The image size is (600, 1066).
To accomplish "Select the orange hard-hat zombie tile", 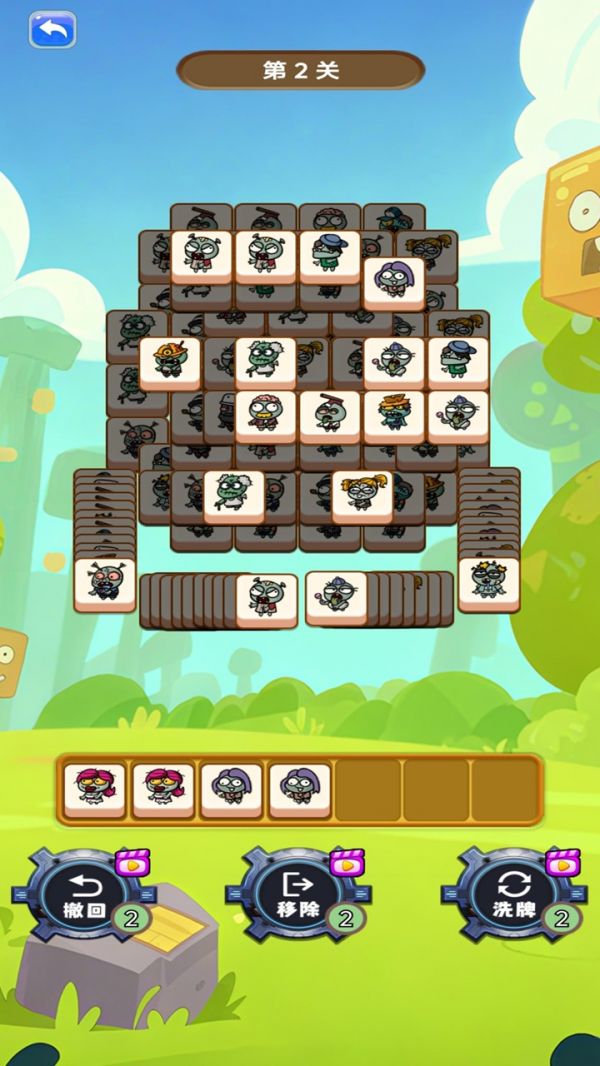I will (169, 362).
